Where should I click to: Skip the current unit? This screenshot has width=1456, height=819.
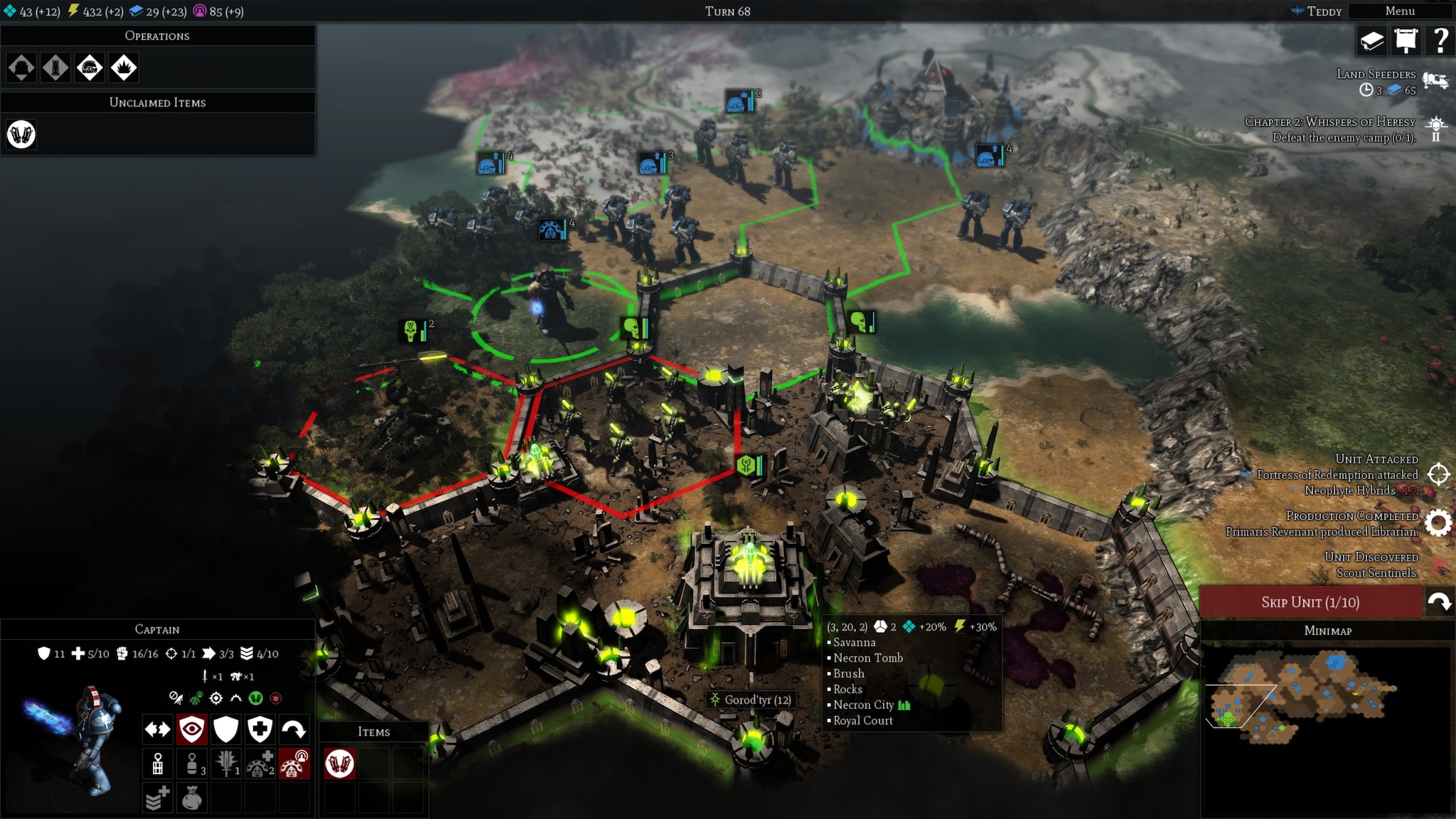(1310, 602)
